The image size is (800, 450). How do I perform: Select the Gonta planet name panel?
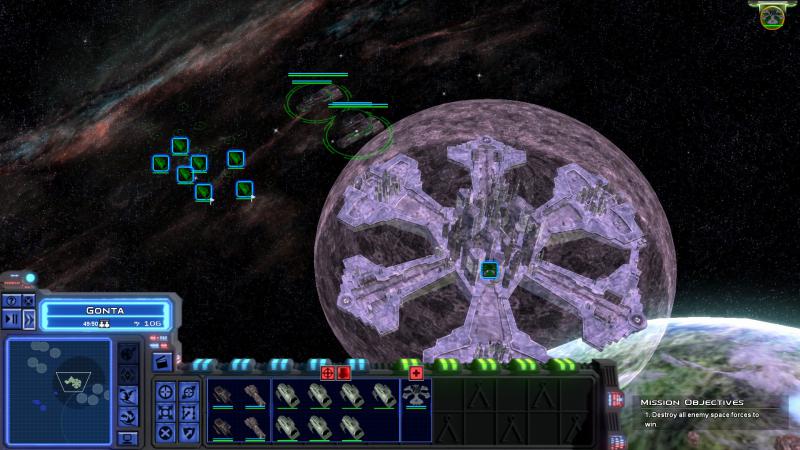tap(106, 311)
